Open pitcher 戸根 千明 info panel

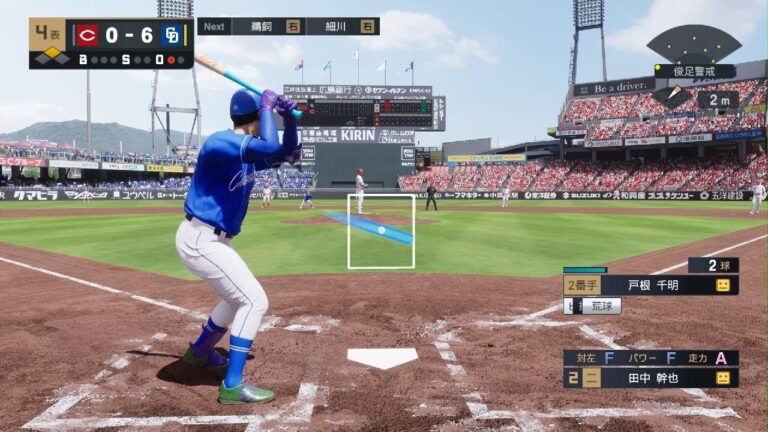(651, 285)
